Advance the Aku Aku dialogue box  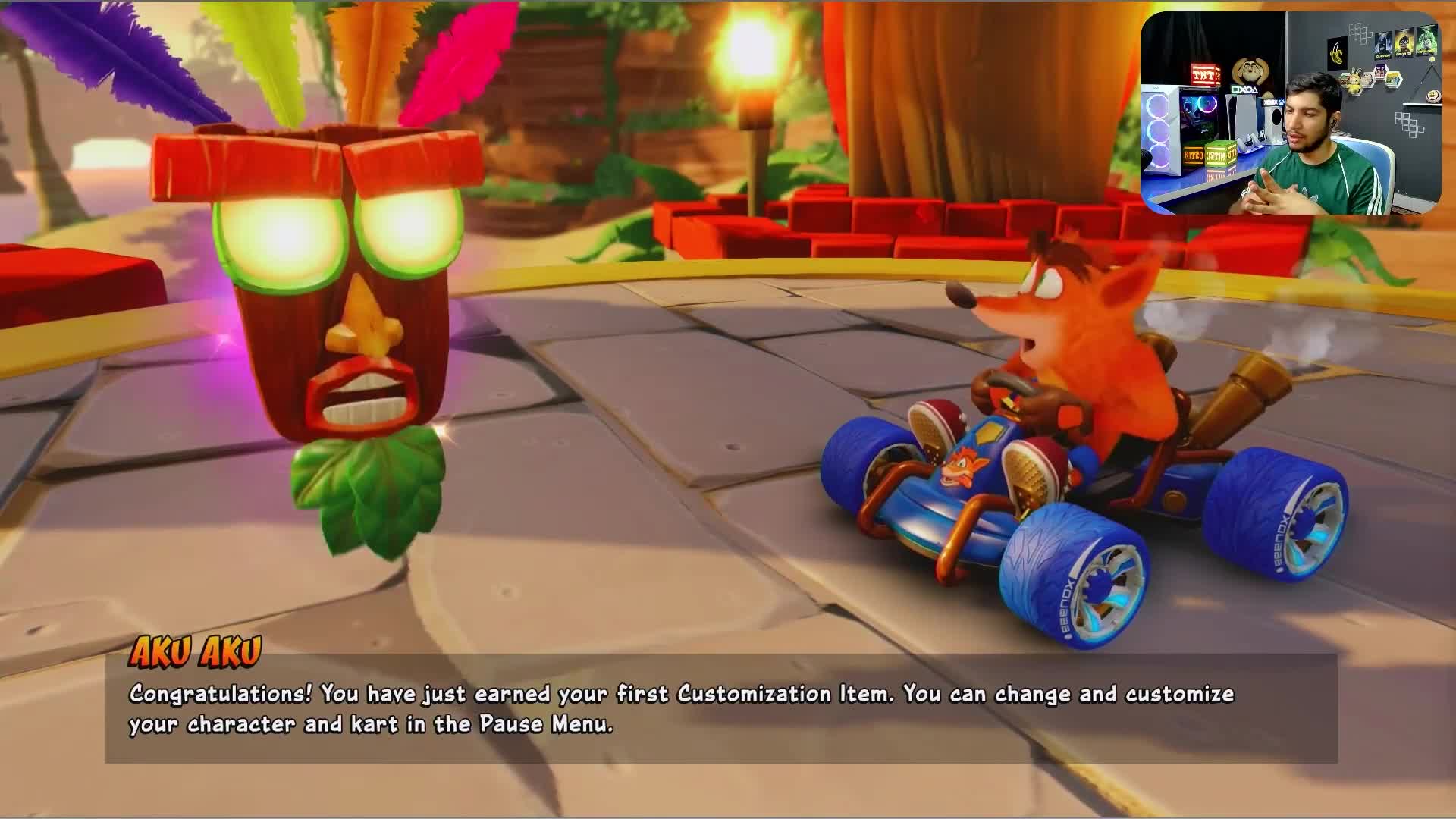(720, 709)
